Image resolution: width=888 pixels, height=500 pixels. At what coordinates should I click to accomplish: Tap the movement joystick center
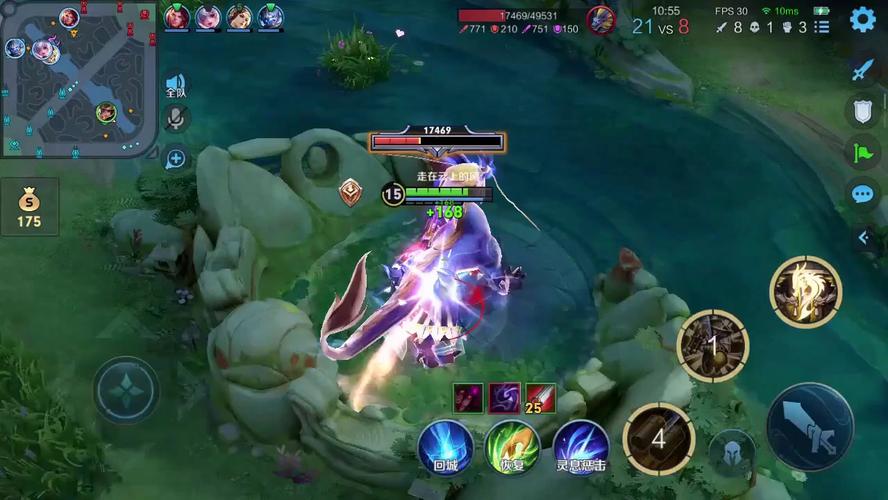pos(127,389)
